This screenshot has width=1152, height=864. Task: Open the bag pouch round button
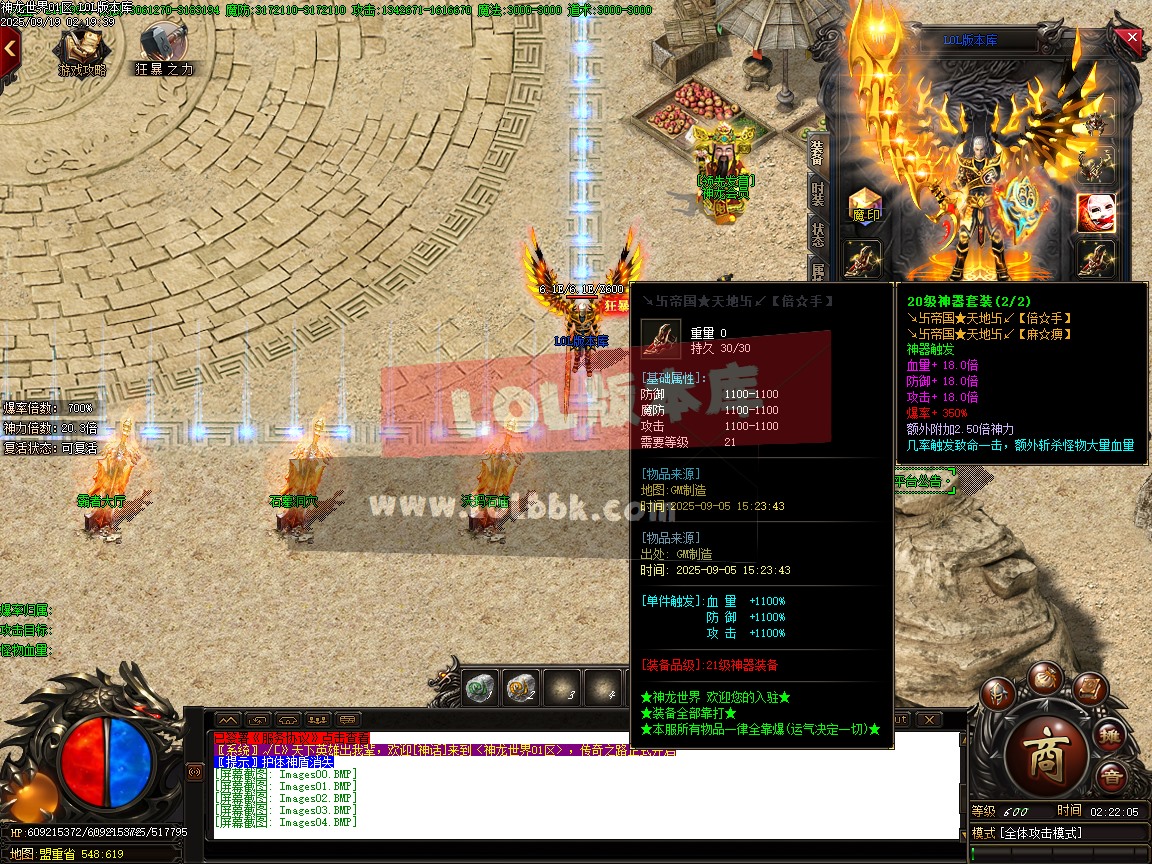tap(1046, 676)
